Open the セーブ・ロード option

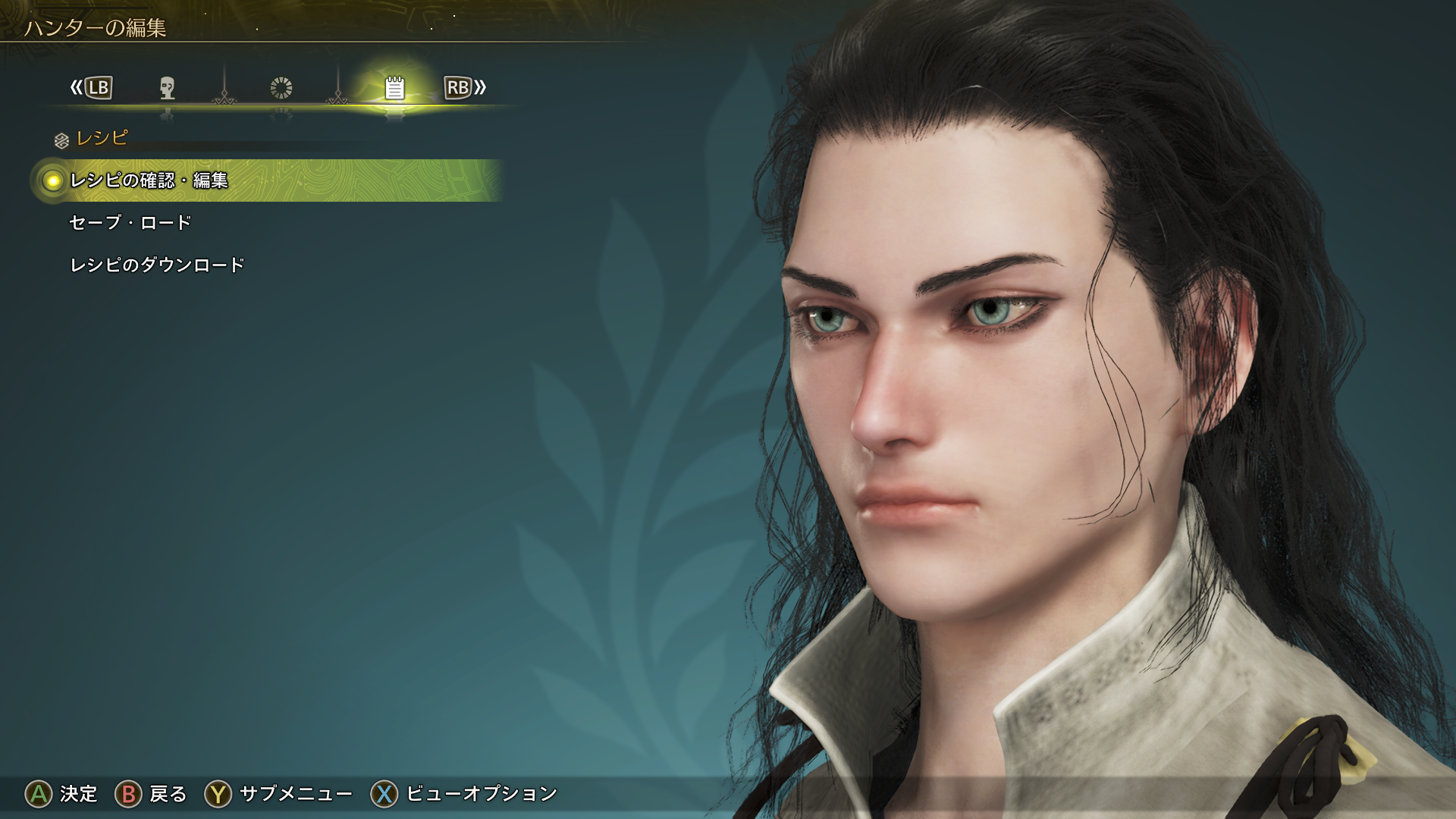[130, 223]
